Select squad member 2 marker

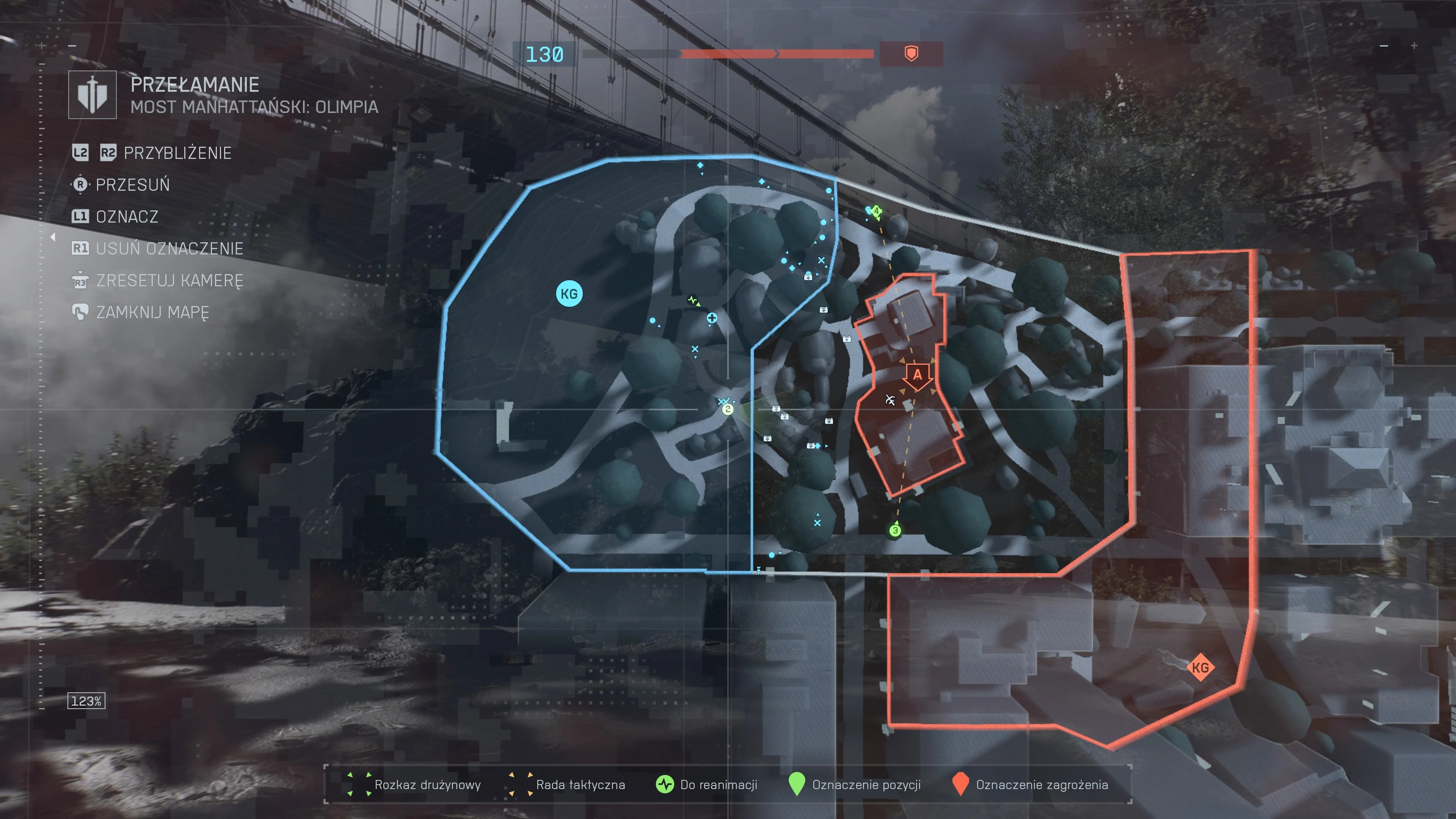click(x=728, y=409)
